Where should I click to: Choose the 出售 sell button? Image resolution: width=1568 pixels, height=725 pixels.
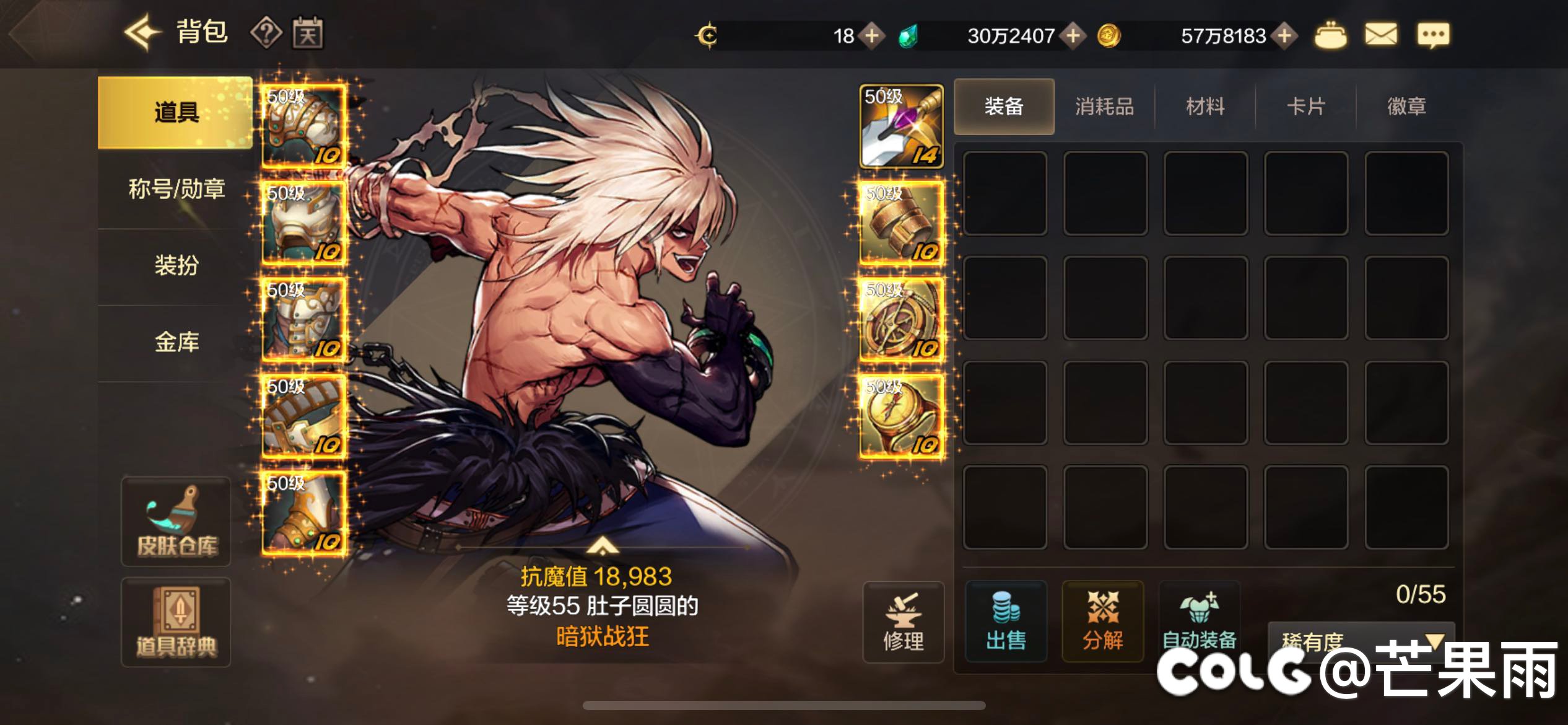point(1006,622)
